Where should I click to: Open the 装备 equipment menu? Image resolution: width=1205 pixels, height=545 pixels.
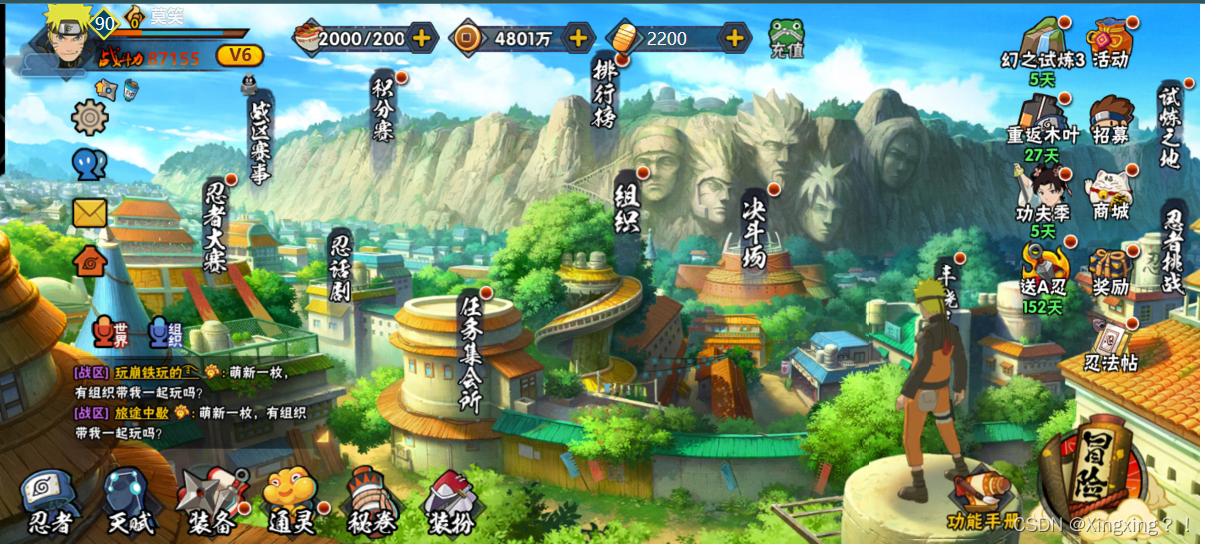(x=211, y=503)
